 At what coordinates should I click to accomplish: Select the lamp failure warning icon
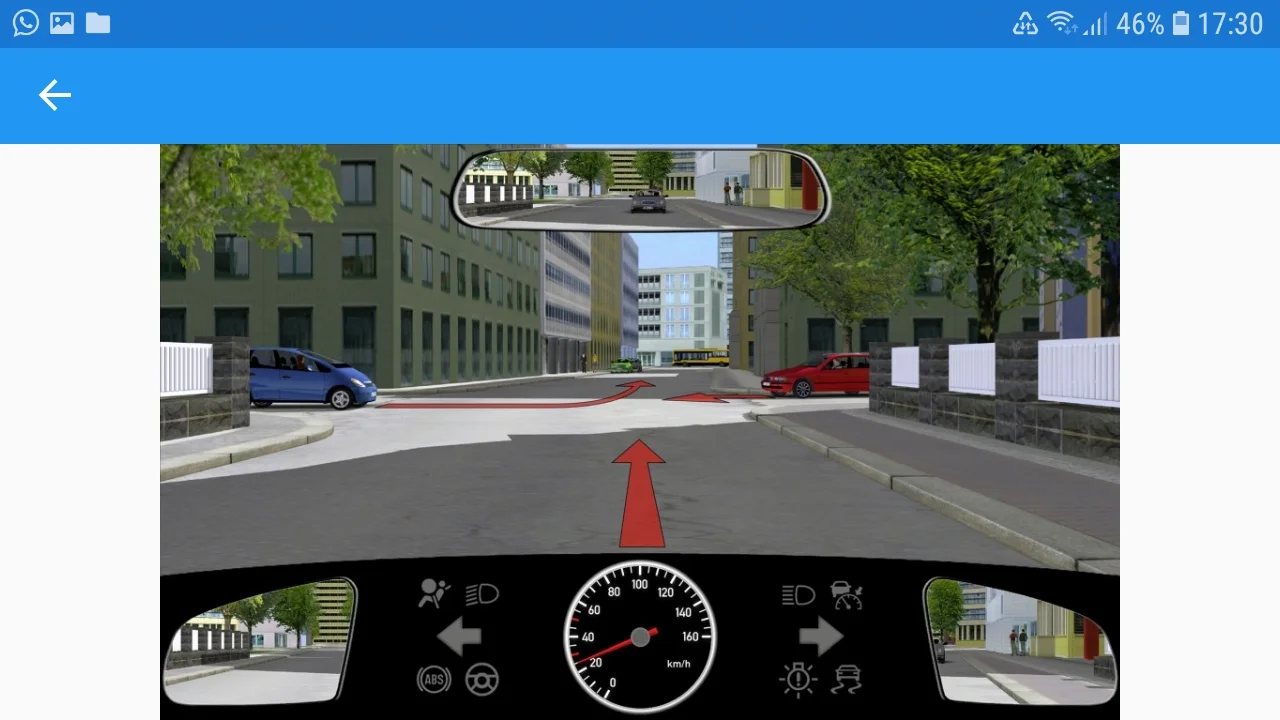click(x=796, y=678)
